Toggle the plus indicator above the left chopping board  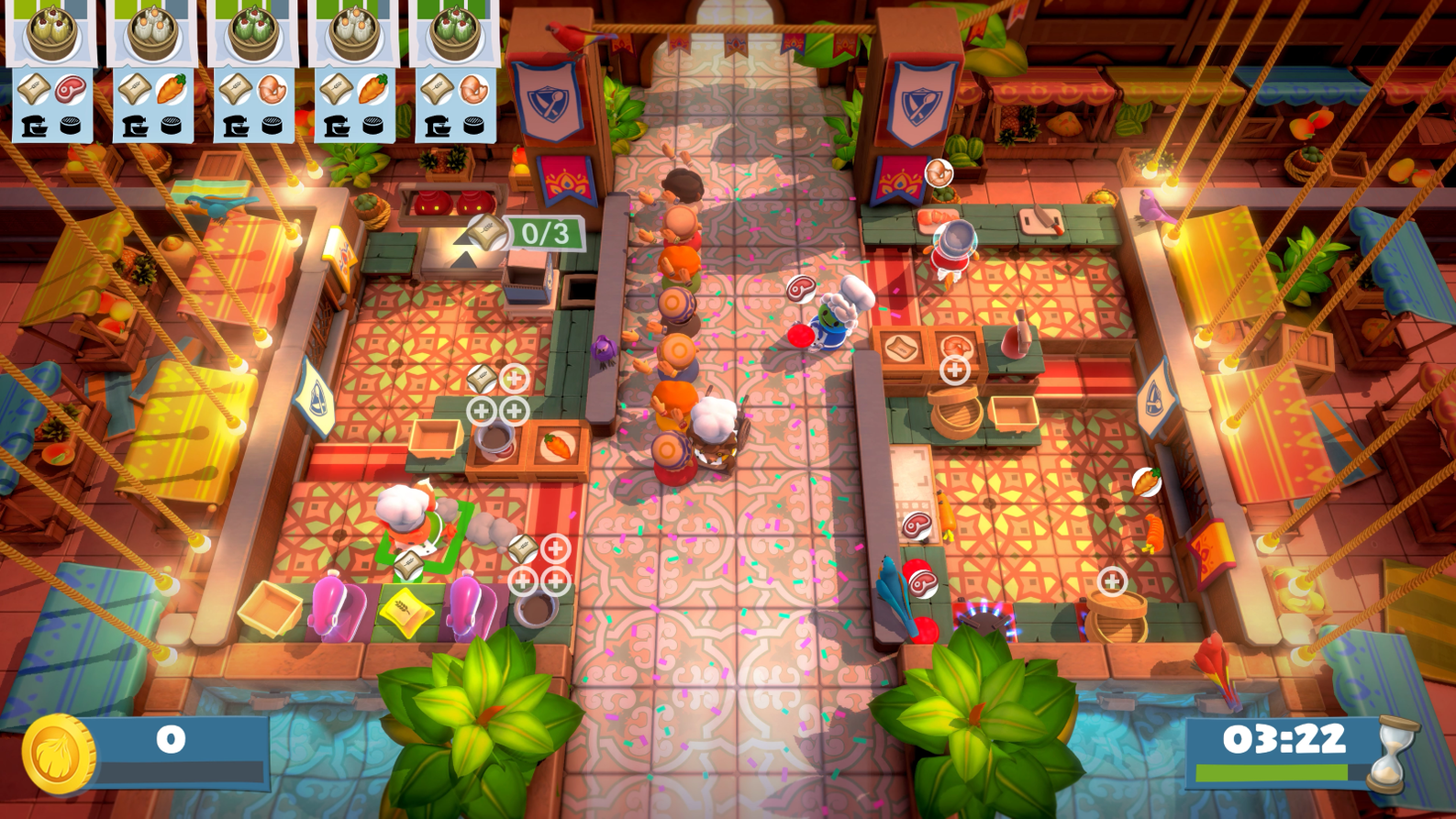[513, 376]
